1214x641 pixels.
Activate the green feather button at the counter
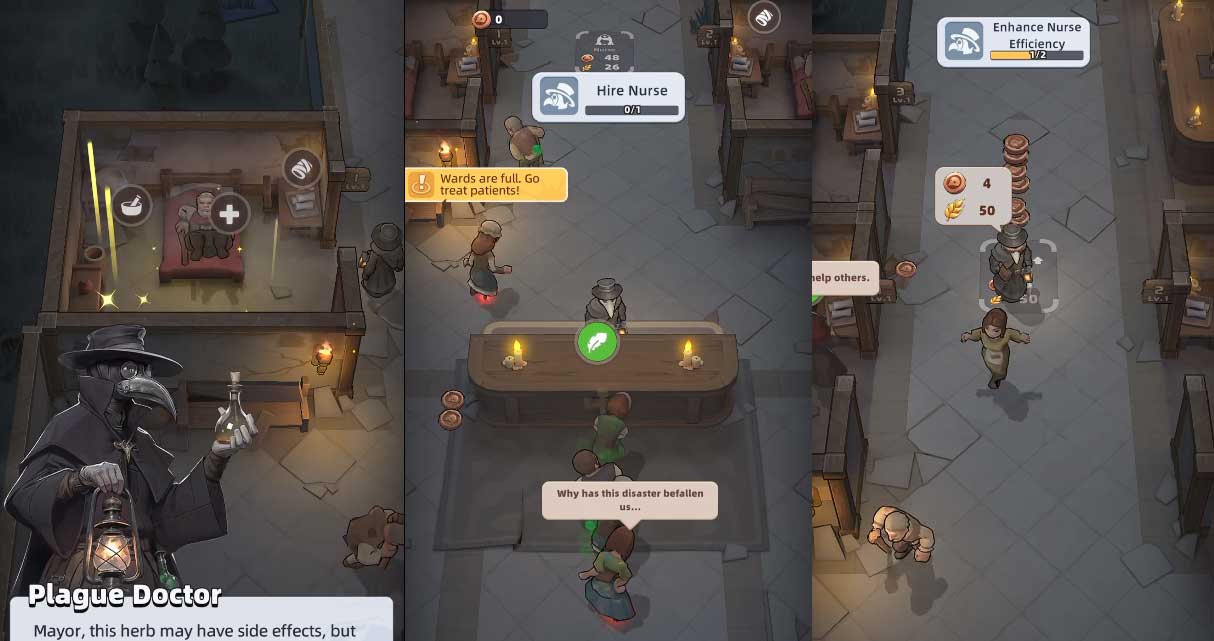click(597, 342)
